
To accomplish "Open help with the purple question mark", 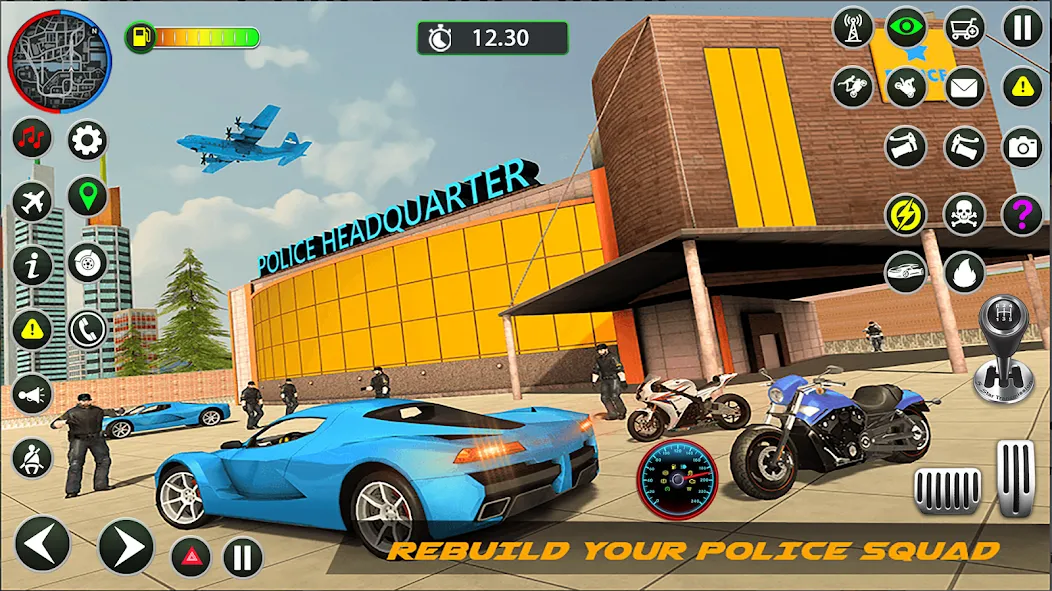I will click(x=1022, y=213).
